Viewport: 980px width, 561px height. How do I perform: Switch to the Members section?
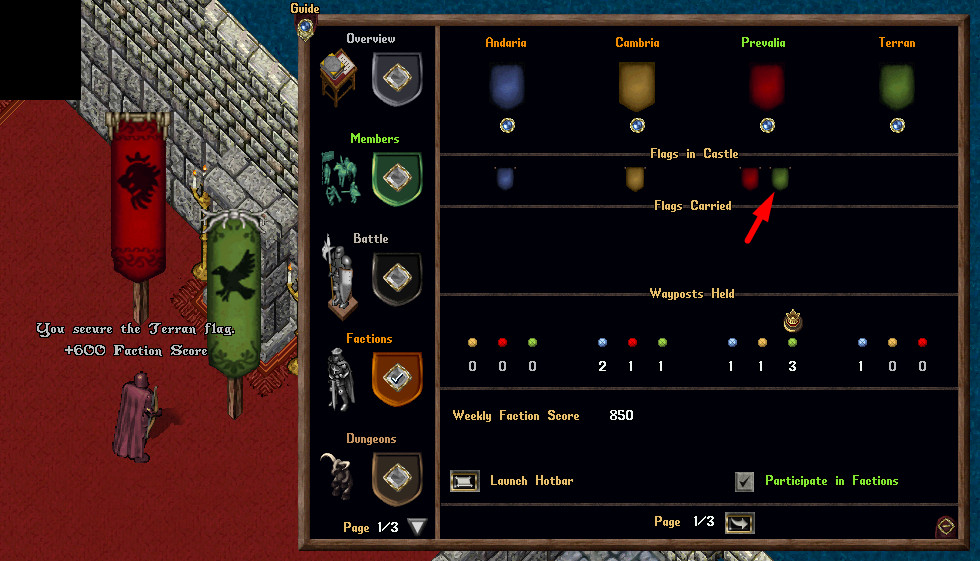tap(396, 179)
